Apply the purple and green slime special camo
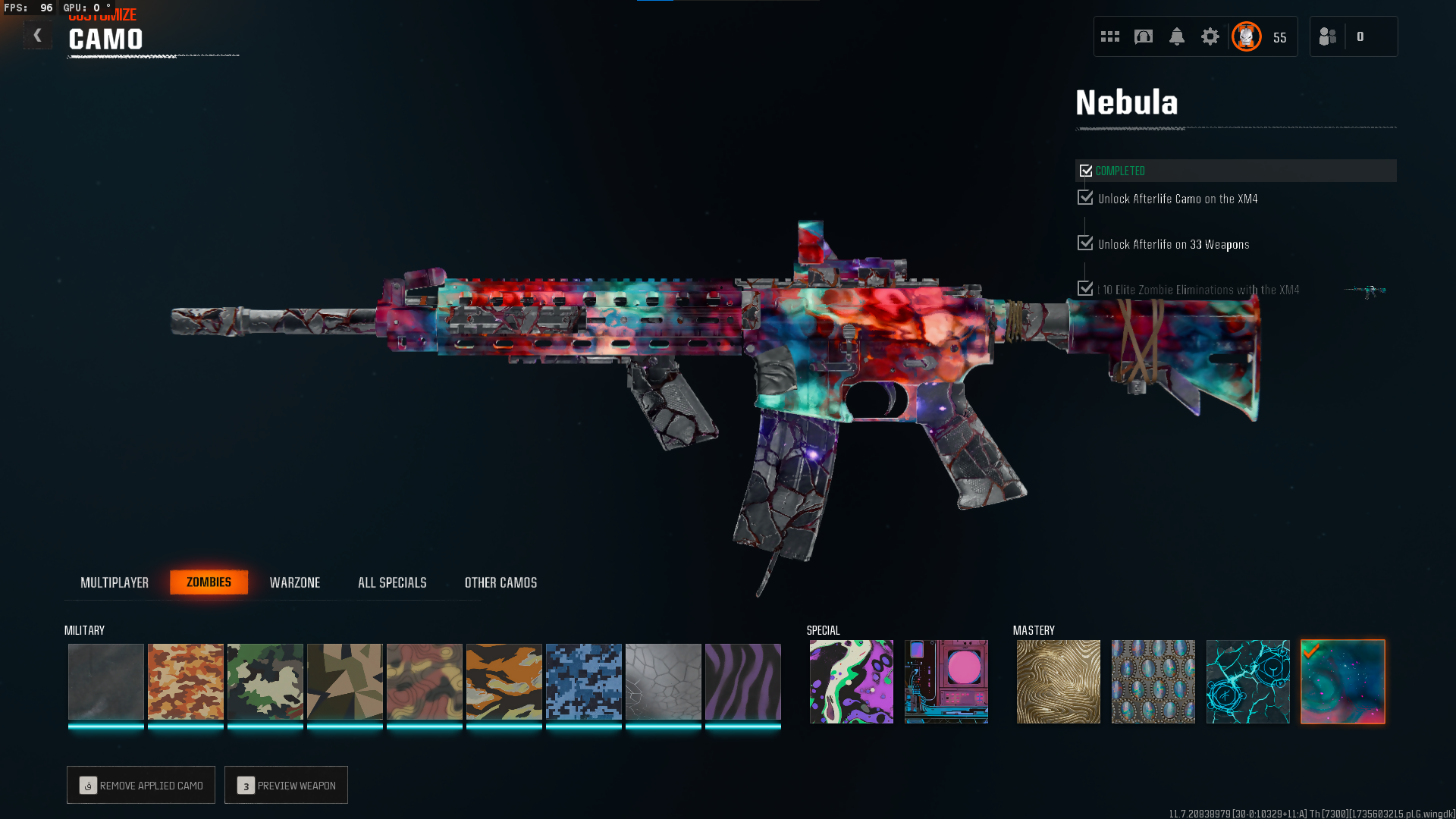 [x=851, y=681]
